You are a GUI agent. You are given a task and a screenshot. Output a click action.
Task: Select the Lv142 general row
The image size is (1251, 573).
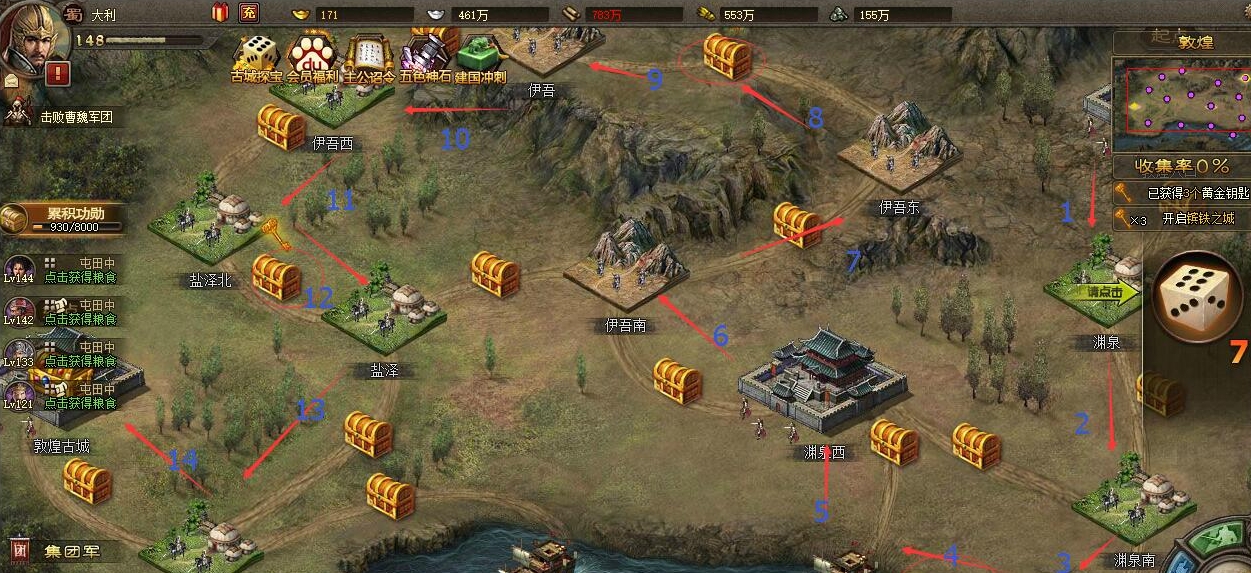click(60, 311)
